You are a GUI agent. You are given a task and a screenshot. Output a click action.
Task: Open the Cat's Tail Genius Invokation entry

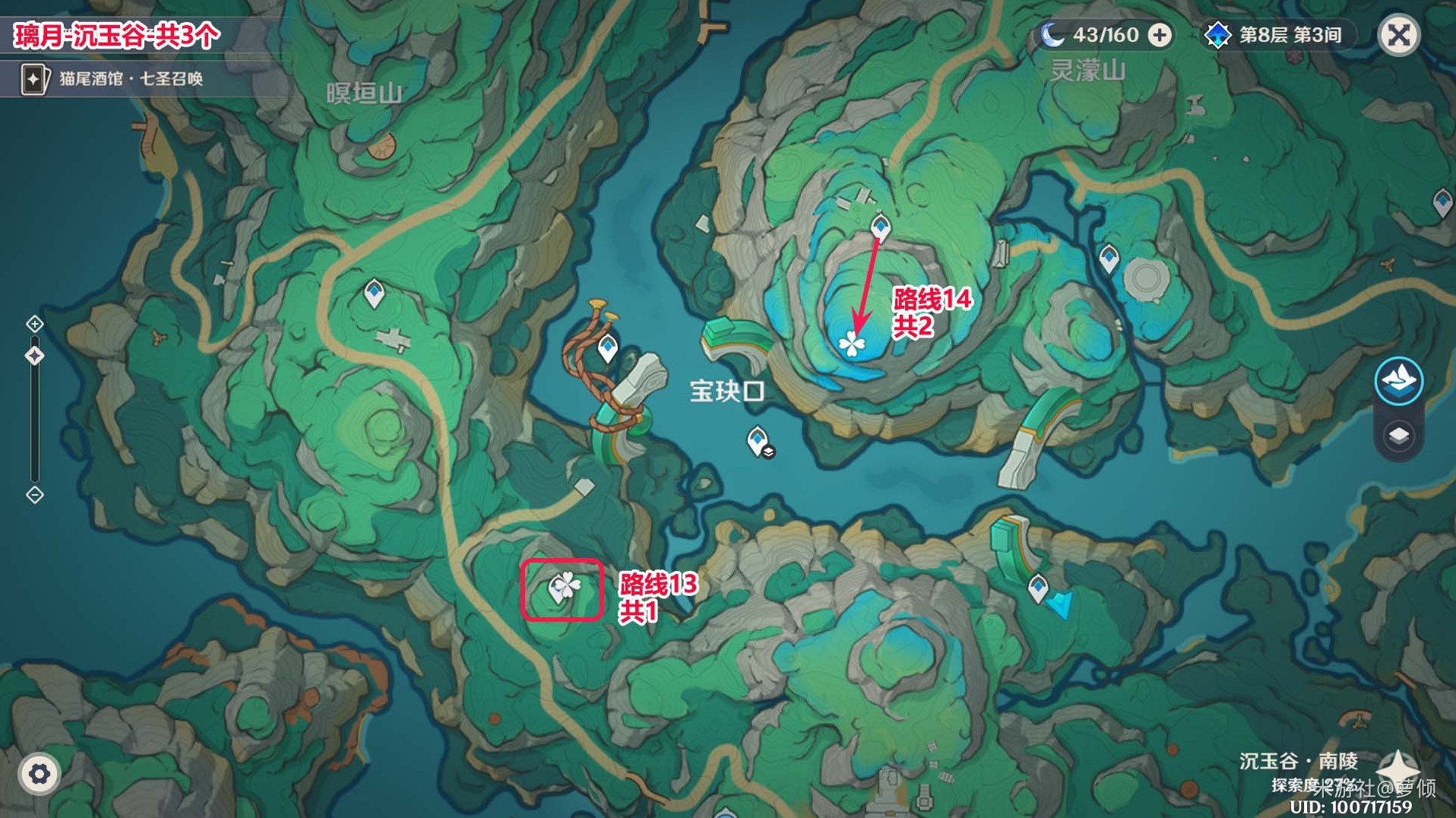pyautogui.click(x=114, y=78)
